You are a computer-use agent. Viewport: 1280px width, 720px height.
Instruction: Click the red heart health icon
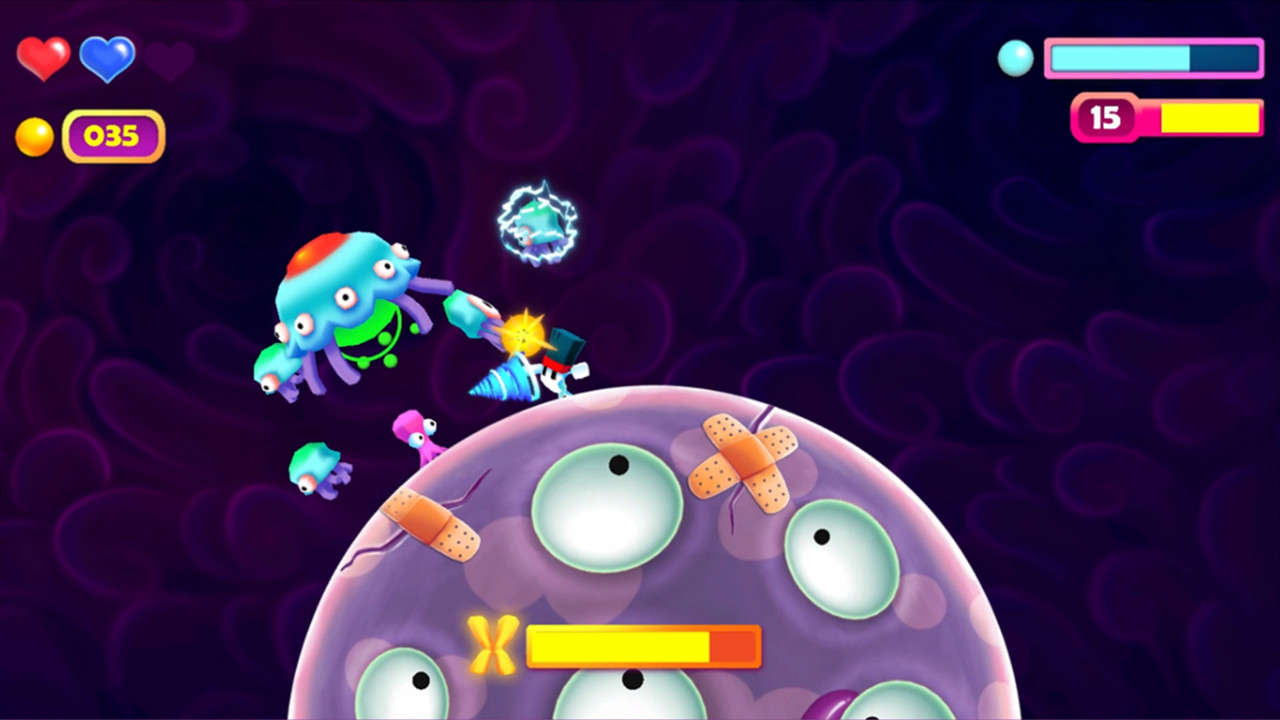click(x=44, y=58)
